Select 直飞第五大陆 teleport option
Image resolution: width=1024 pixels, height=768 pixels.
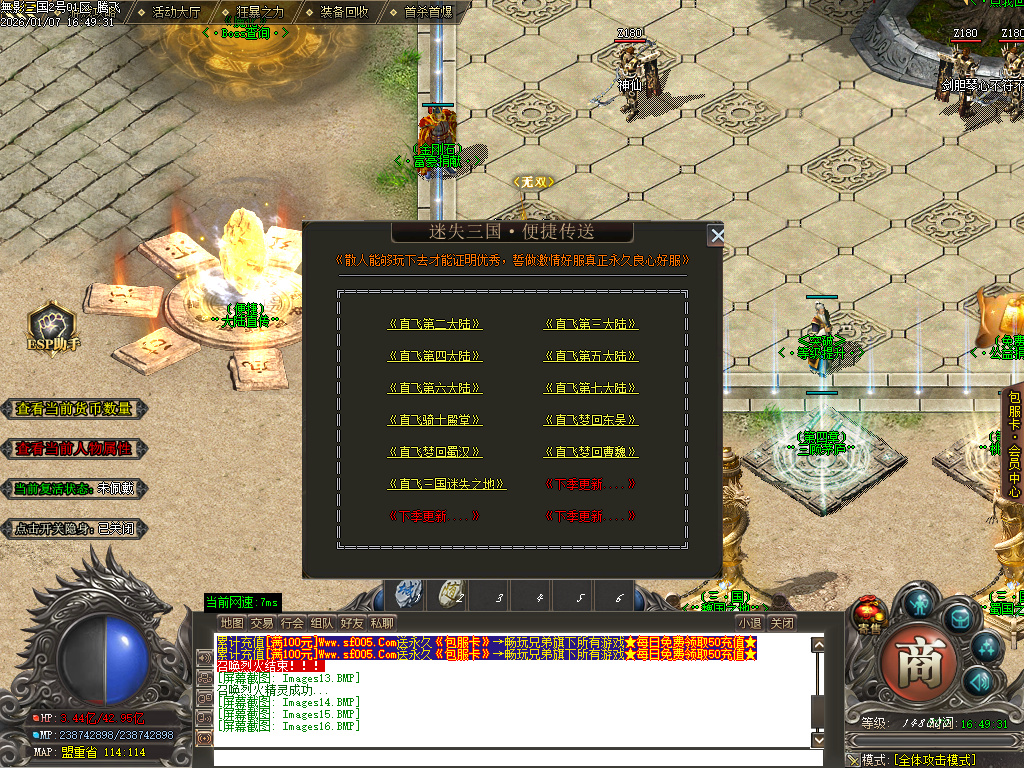pos(591,356)
